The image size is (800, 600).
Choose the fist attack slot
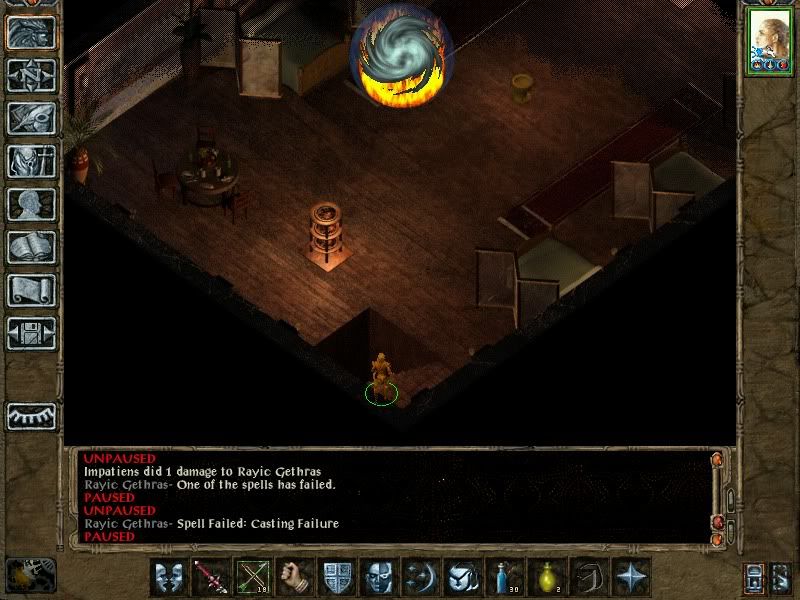(295, 577)
